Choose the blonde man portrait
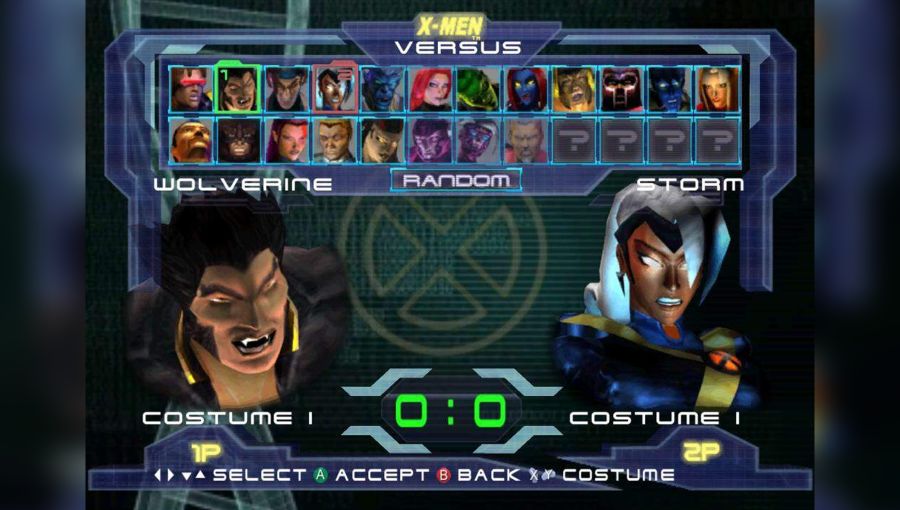 pyautogui.click(x=334, y=141)
